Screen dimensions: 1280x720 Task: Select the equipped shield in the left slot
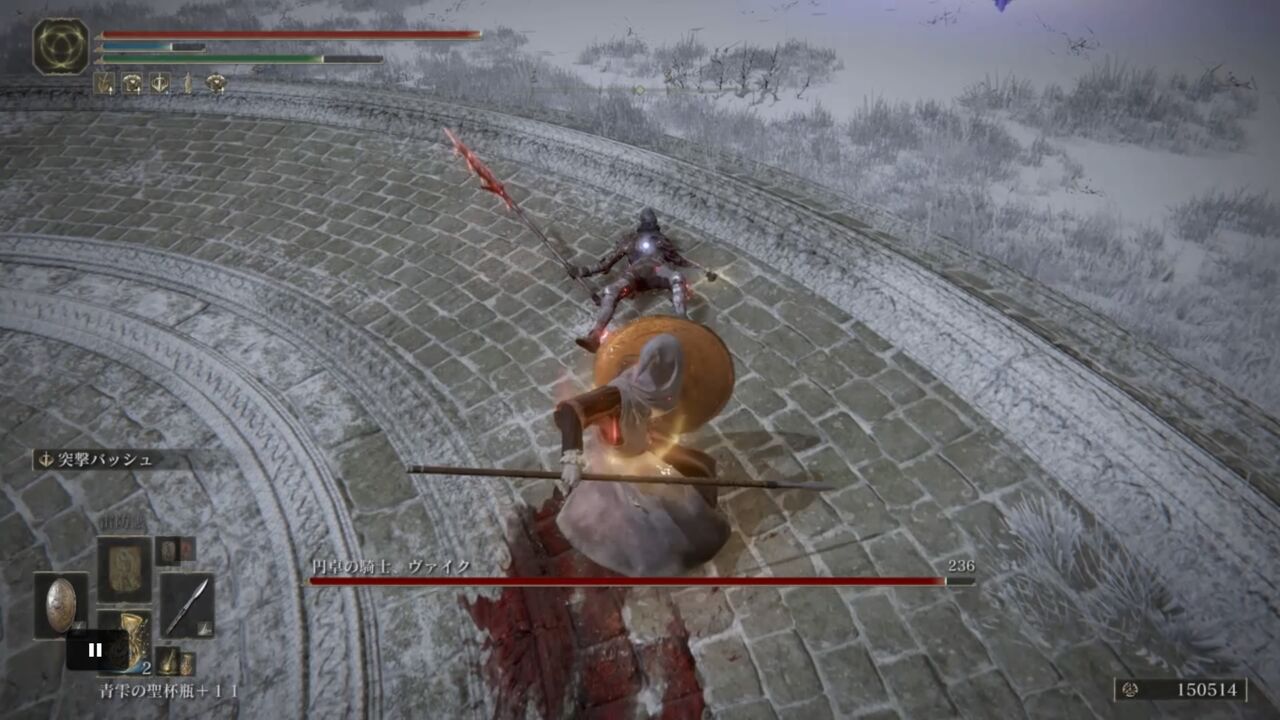(x=61, y=606)
